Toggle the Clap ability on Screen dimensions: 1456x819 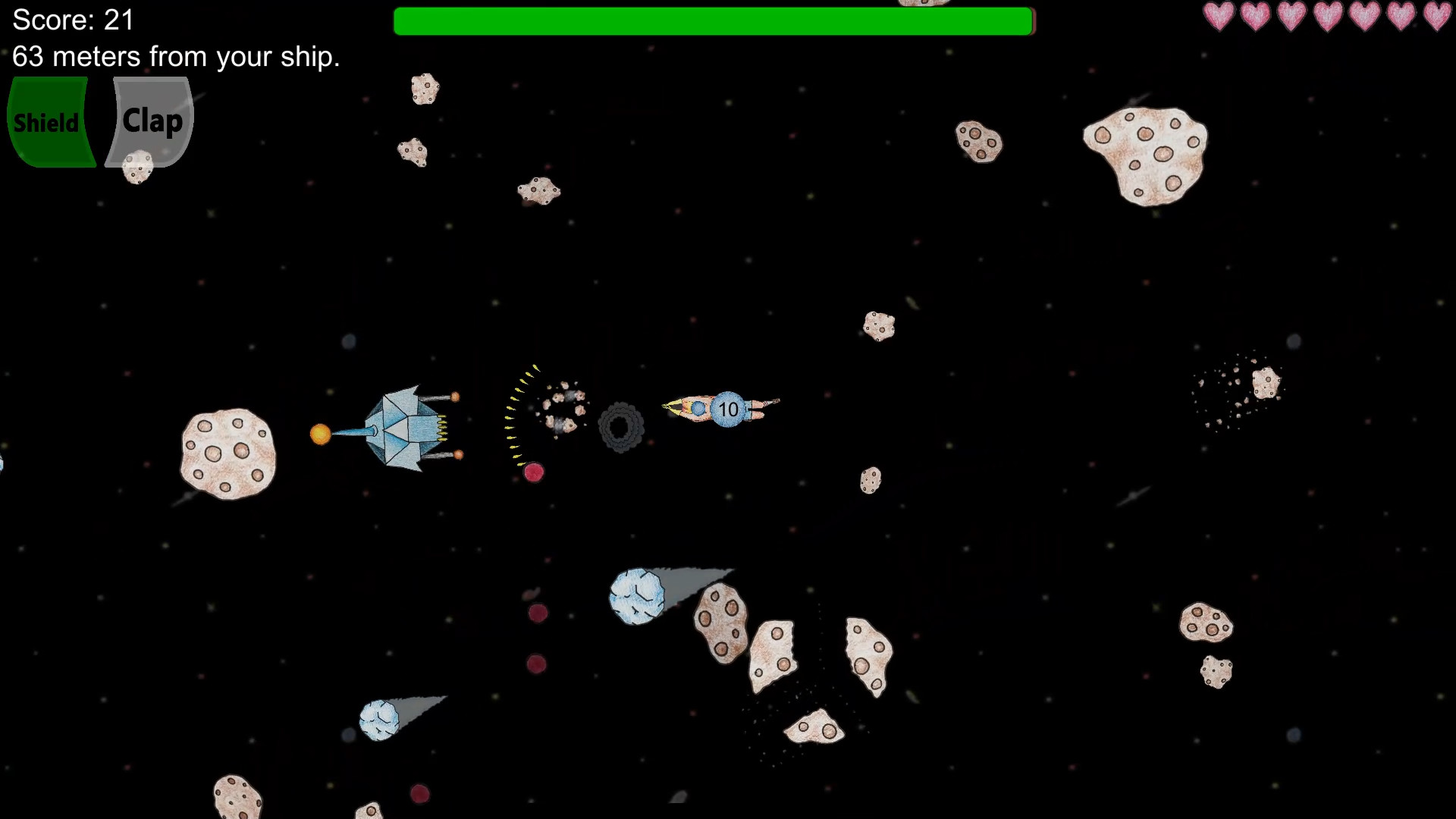pyautogui.click(x=150, y=121)
